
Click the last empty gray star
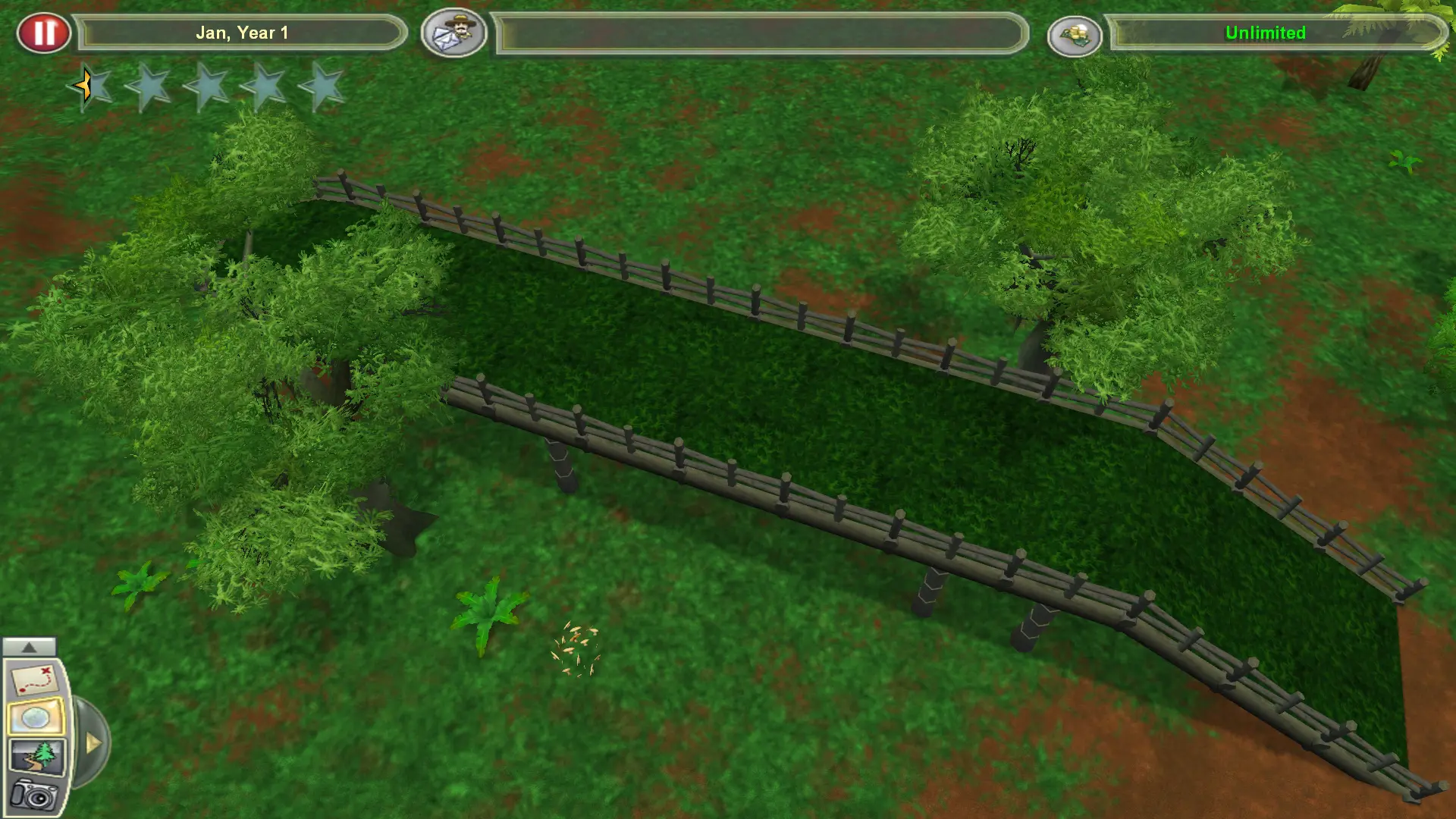[325, 87]
